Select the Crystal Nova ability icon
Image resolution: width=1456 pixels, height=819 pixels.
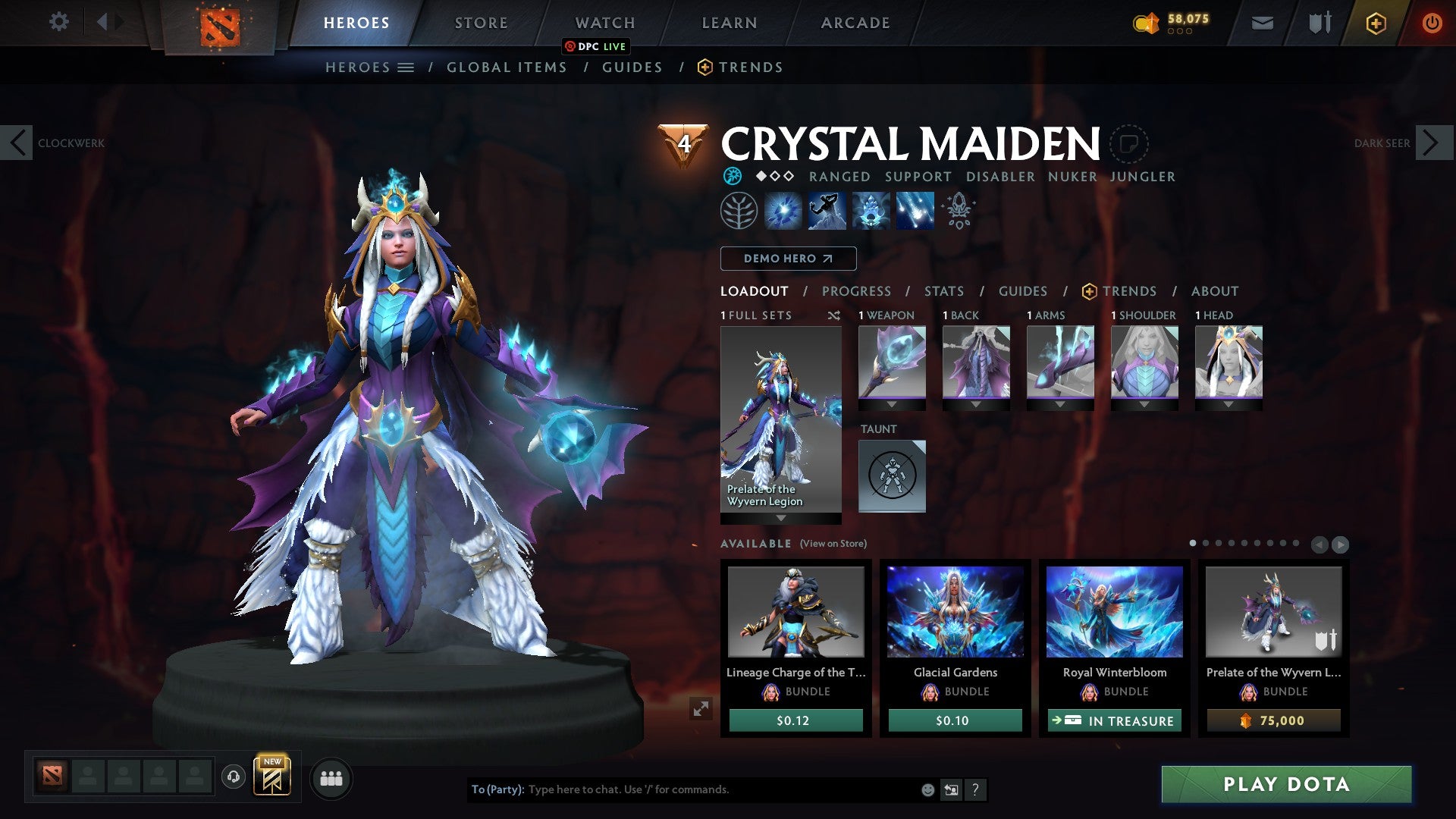coord(785,210)
